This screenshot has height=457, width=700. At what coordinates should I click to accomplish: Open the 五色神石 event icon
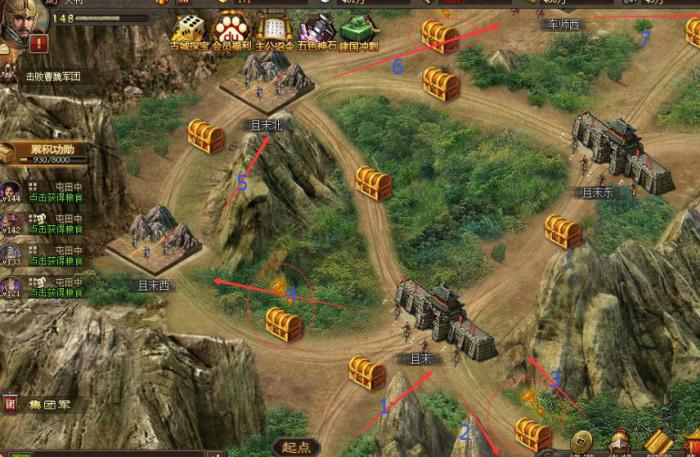(x=316, y=30)
